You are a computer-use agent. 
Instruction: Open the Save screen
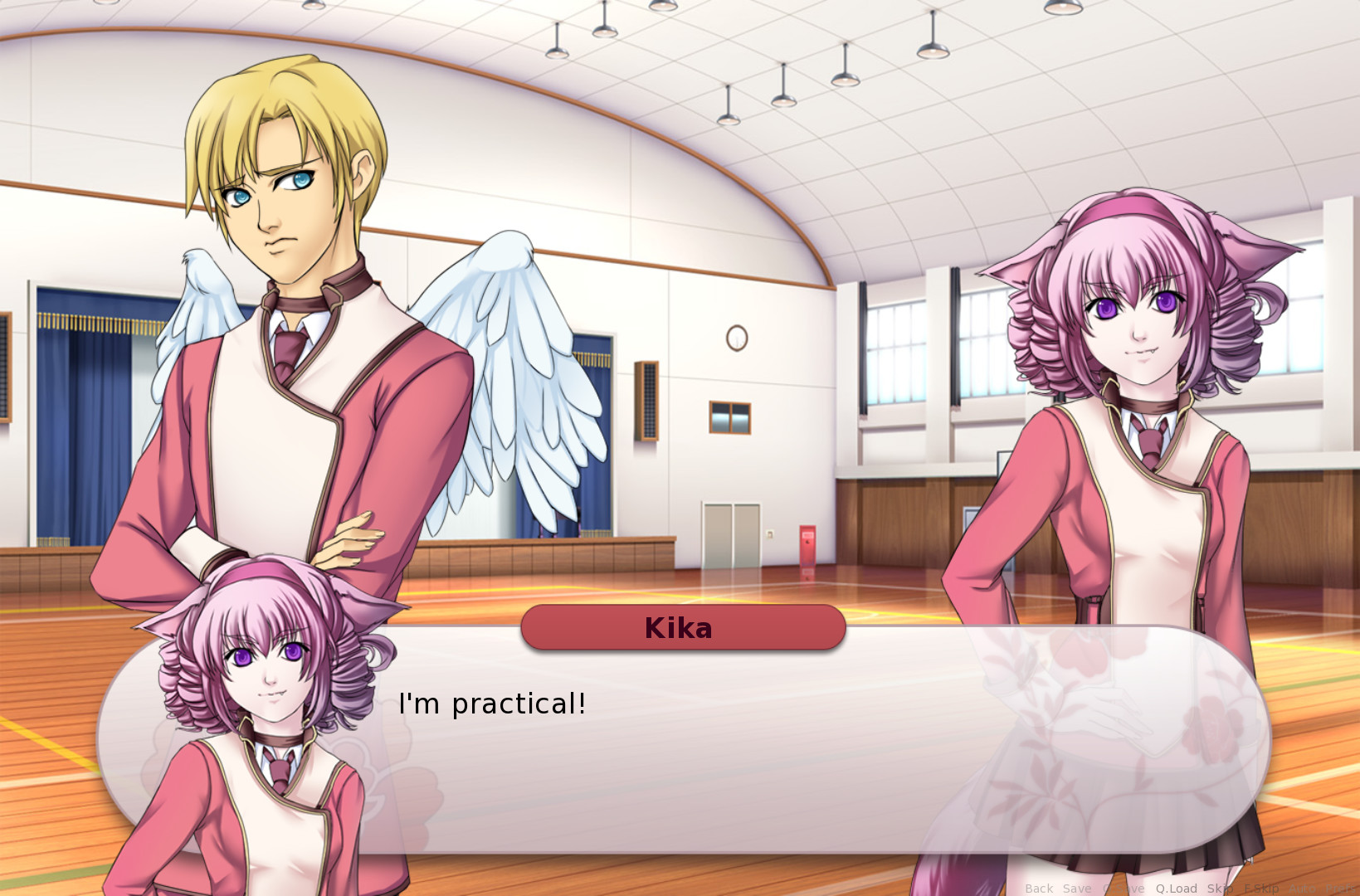click(x=1077, y=888)
